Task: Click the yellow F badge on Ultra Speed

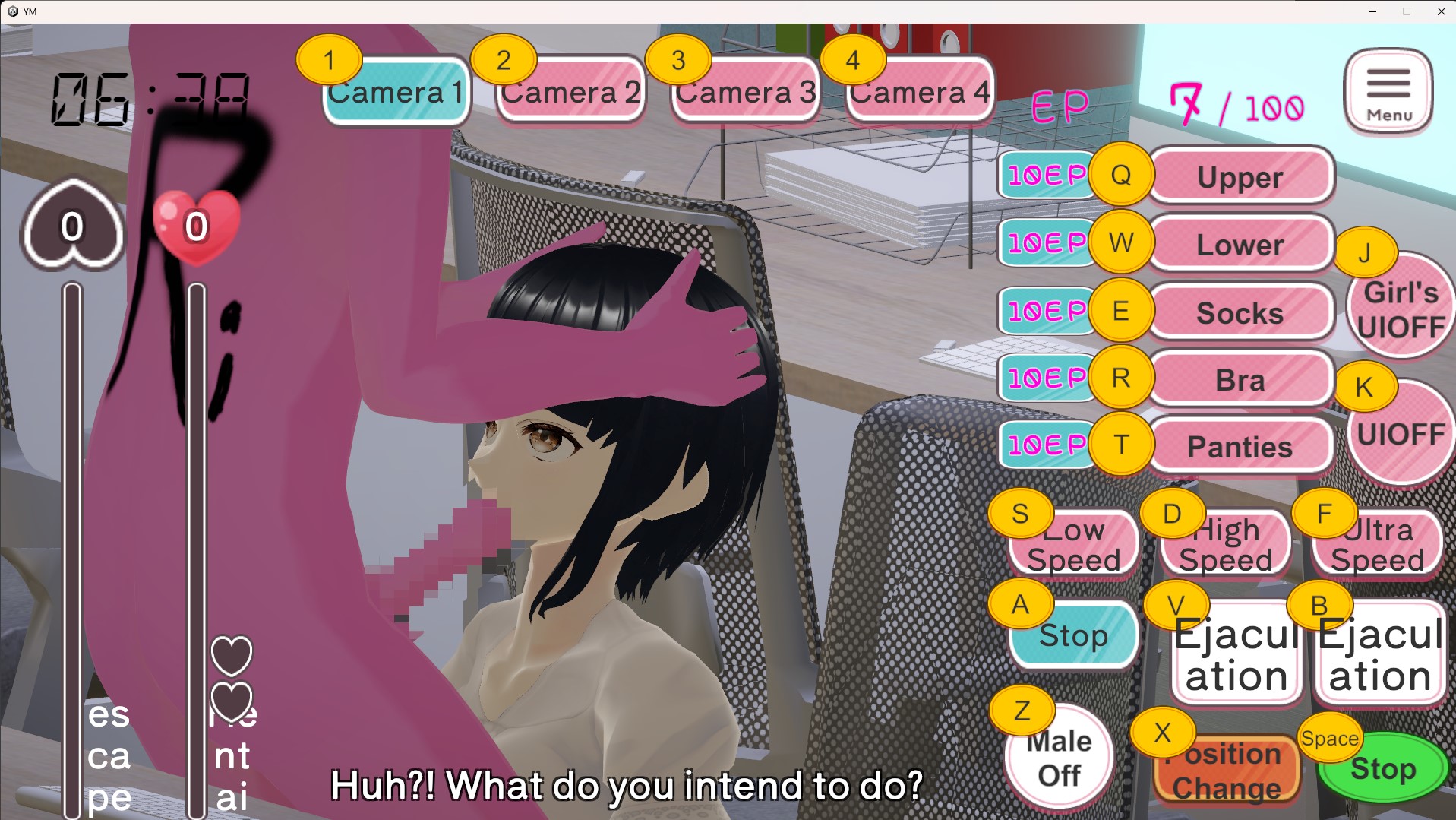Action: coord(1324,513)
